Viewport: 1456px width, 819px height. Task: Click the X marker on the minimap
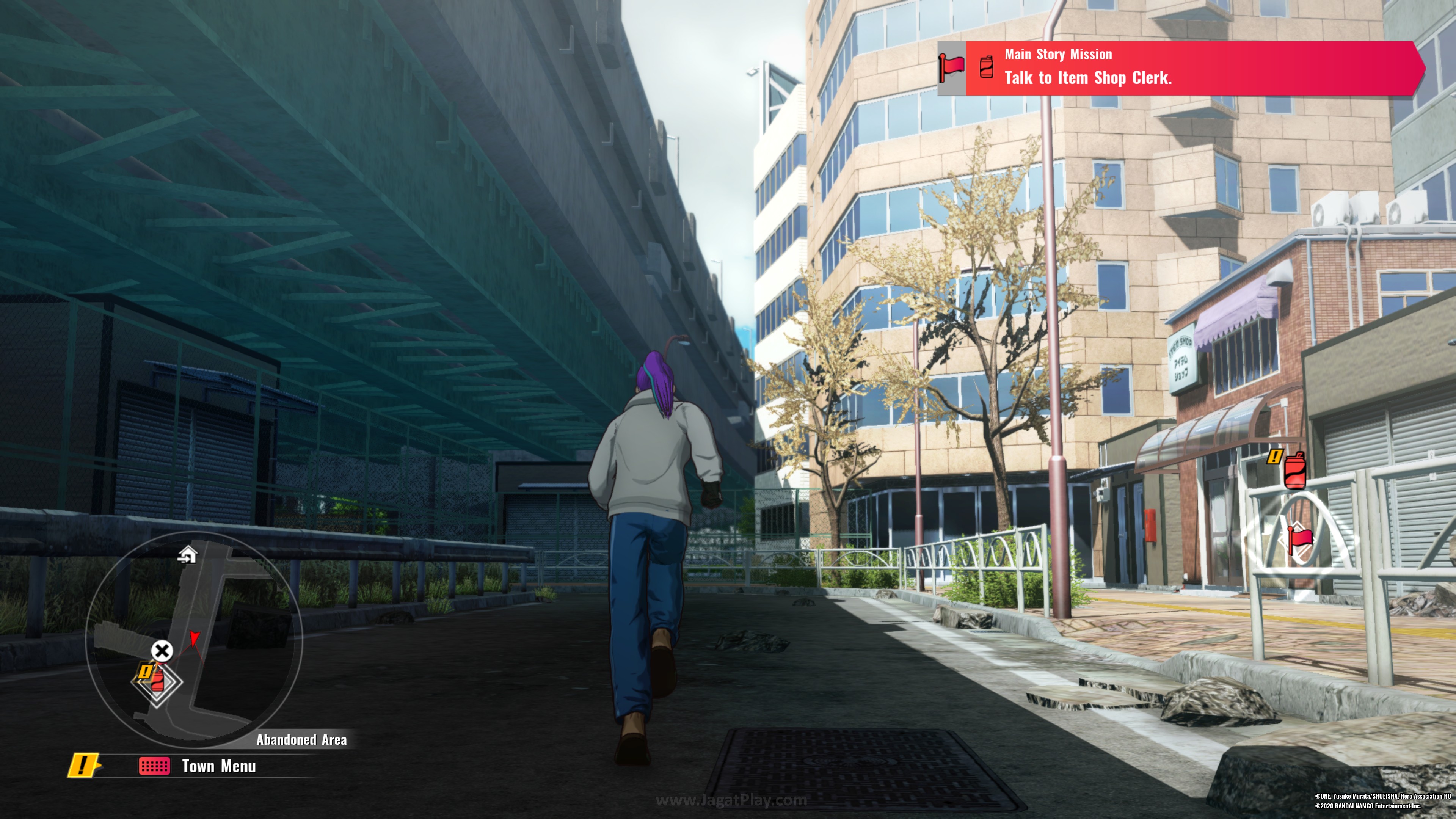coord(162,651)
